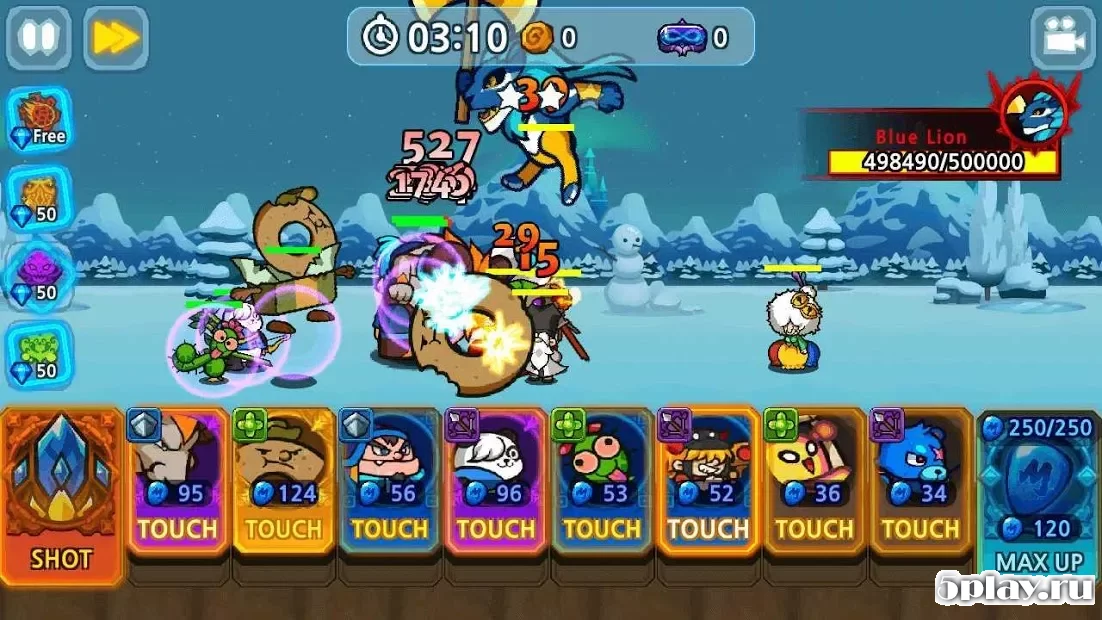The width and height of the screenshot is (1102, 620).
Task: Pause the battle
Action: tap(39, 38)
